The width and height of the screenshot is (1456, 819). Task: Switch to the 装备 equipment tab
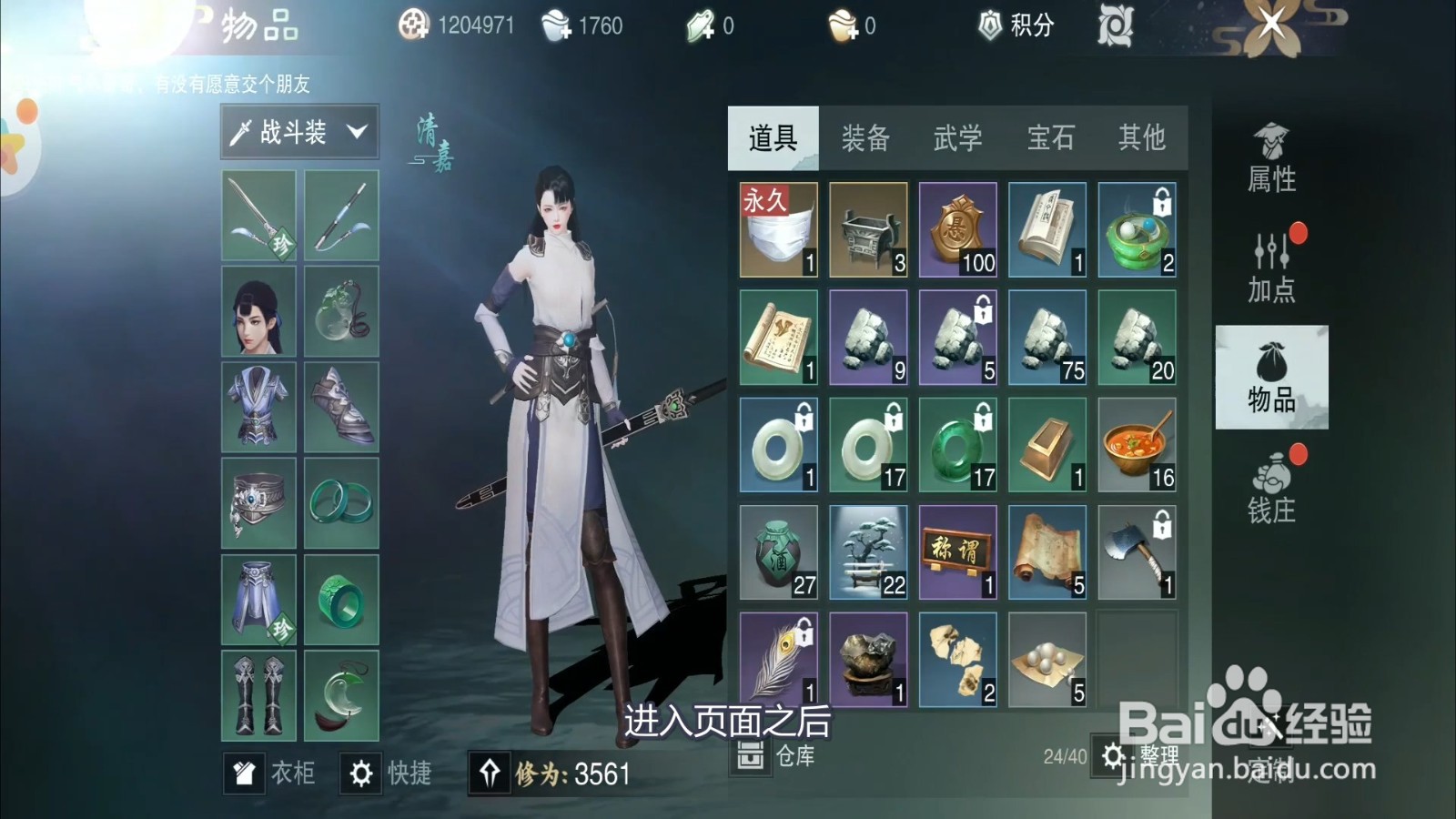point(865,138)
